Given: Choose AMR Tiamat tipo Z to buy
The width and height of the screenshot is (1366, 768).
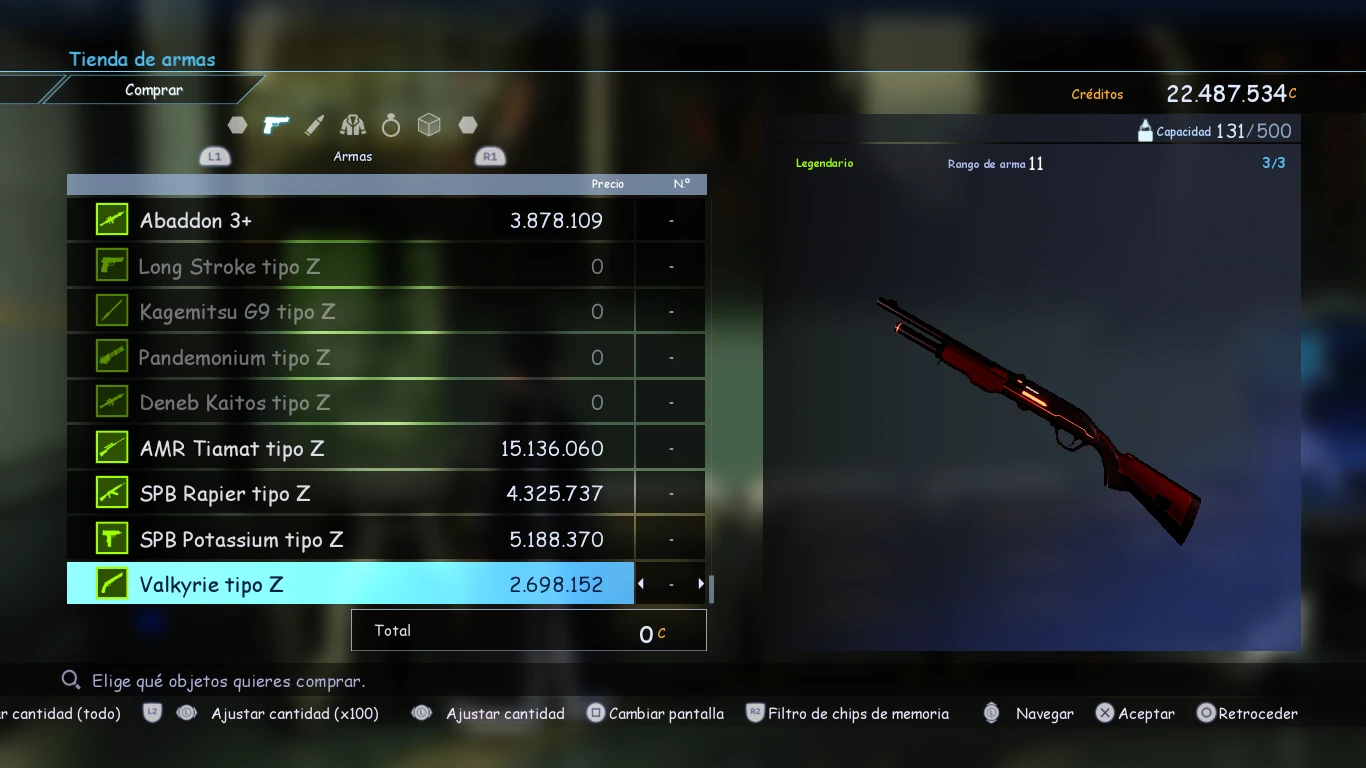Looking at the screenshot, I should (350, 448).
